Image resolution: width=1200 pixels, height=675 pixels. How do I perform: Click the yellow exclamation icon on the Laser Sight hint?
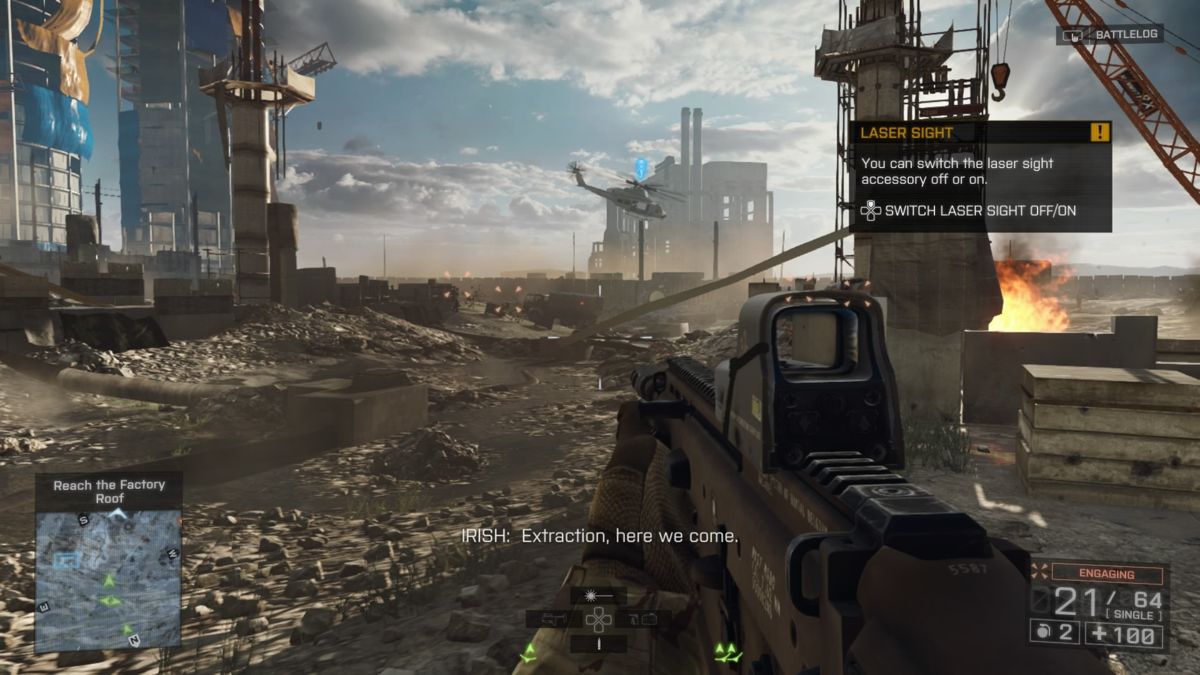pos(1100,132)
